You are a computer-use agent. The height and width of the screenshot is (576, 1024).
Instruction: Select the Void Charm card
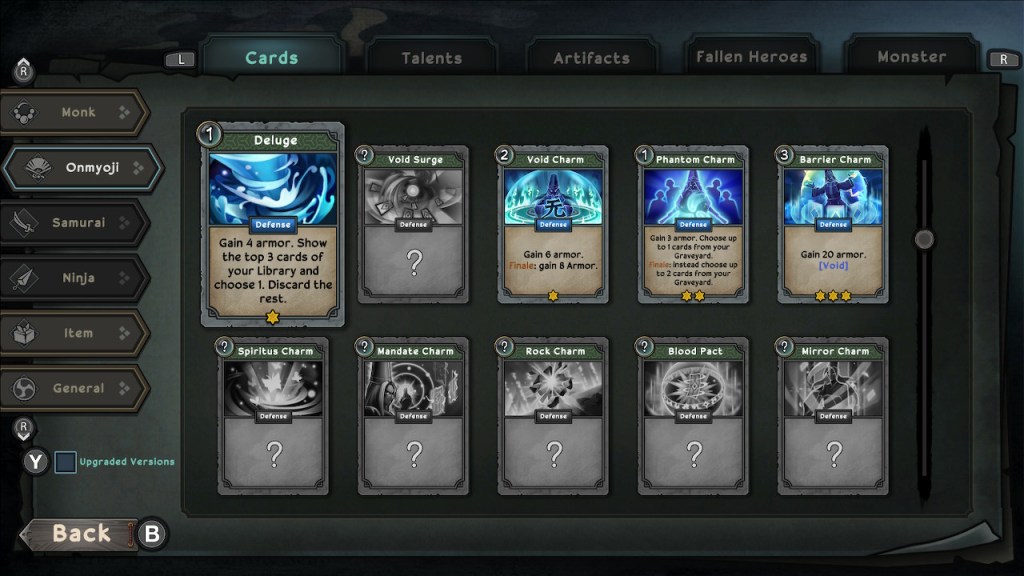click(x=553, y=225)
